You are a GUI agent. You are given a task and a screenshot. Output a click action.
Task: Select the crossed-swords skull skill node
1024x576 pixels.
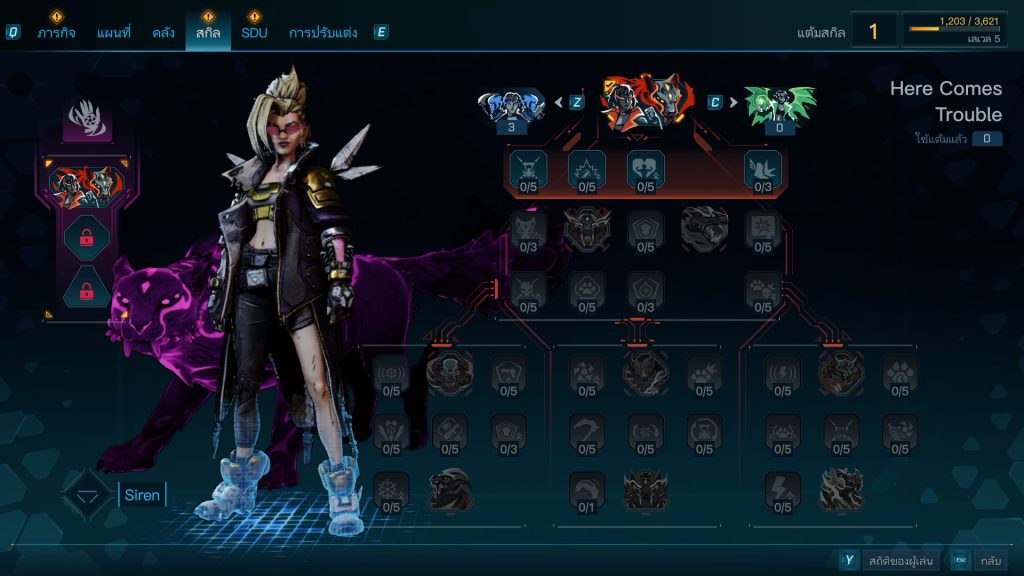point(528,170)
